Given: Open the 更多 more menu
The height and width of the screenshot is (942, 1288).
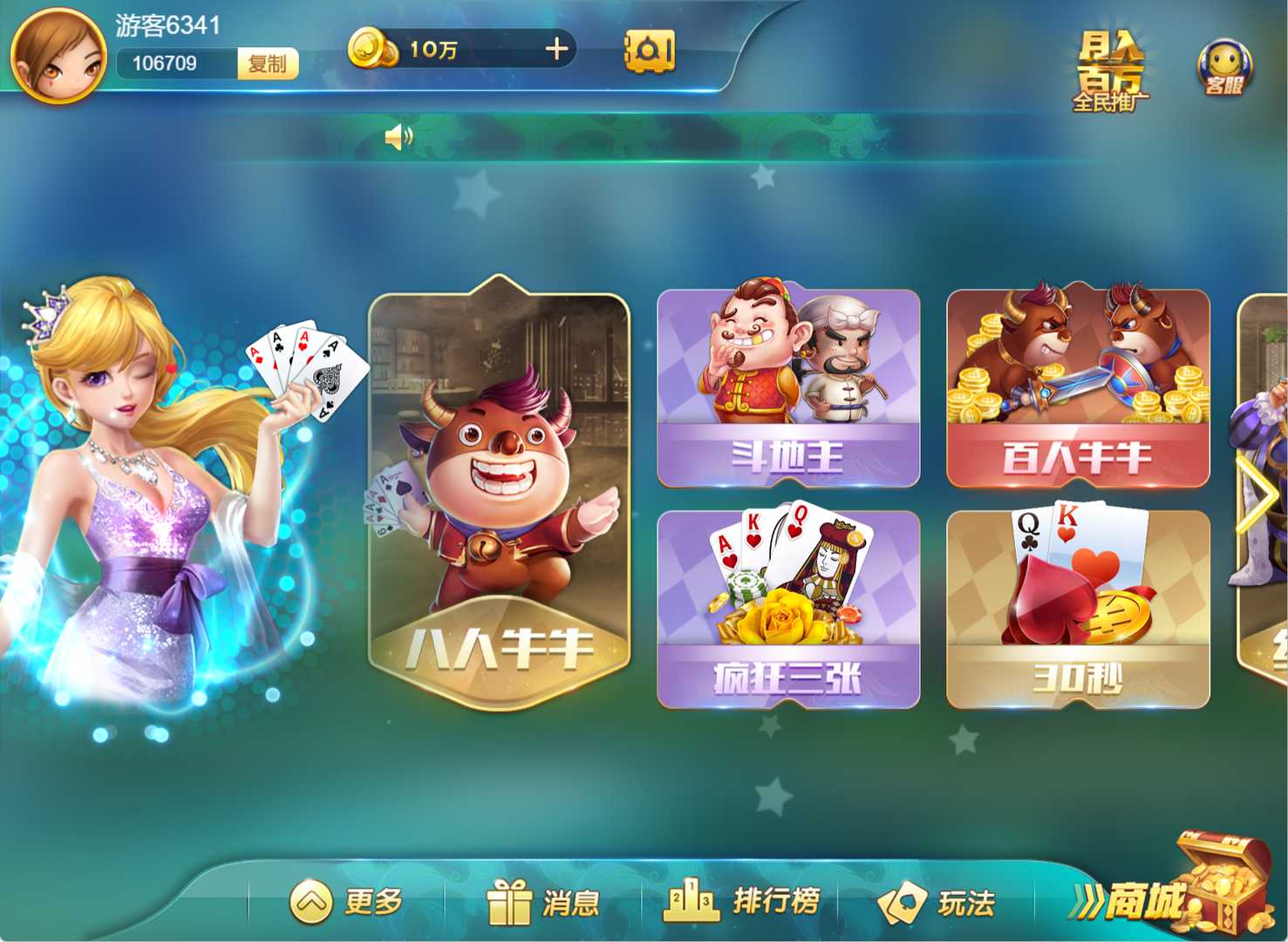Looking at the screenshot, I should pyautogui.click(x=347, y=901).
